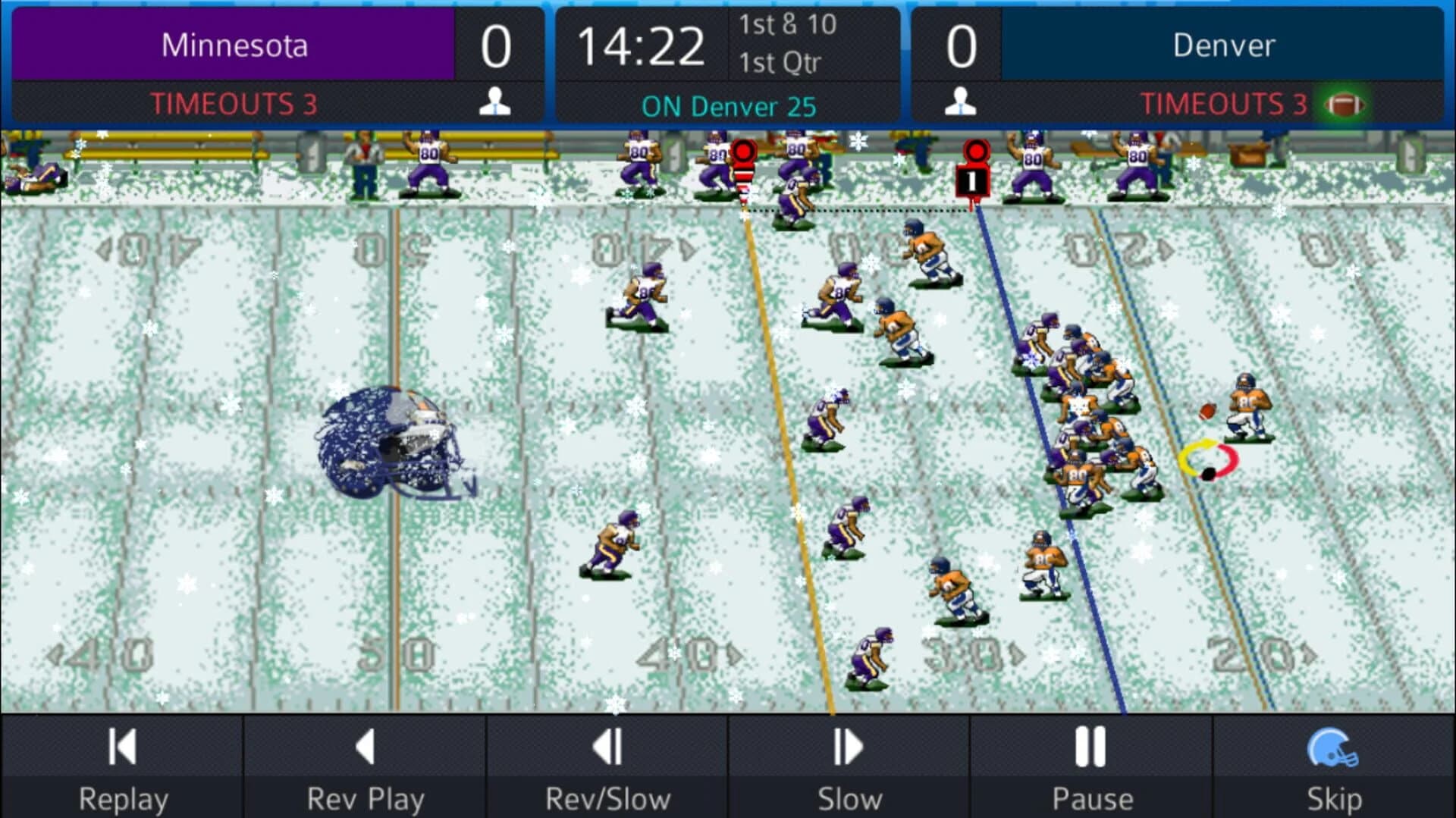Click the Slow forward-step icon
Screen dimensions: 1456x818
(848, 747)
